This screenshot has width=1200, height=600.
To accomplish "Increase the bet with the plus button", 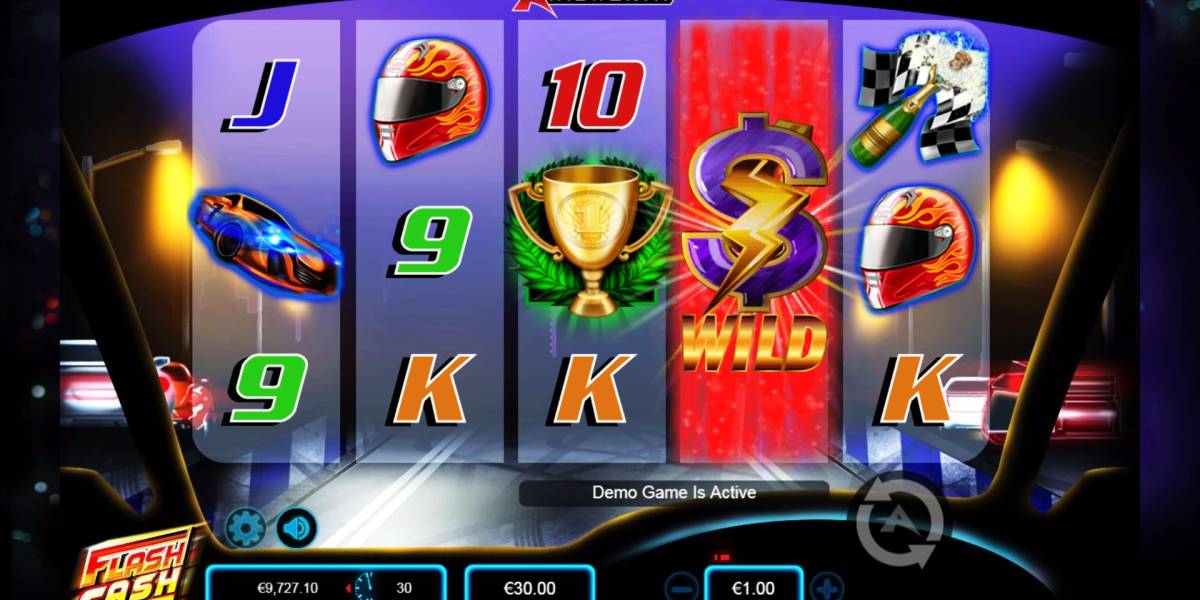I will point(827,586).
